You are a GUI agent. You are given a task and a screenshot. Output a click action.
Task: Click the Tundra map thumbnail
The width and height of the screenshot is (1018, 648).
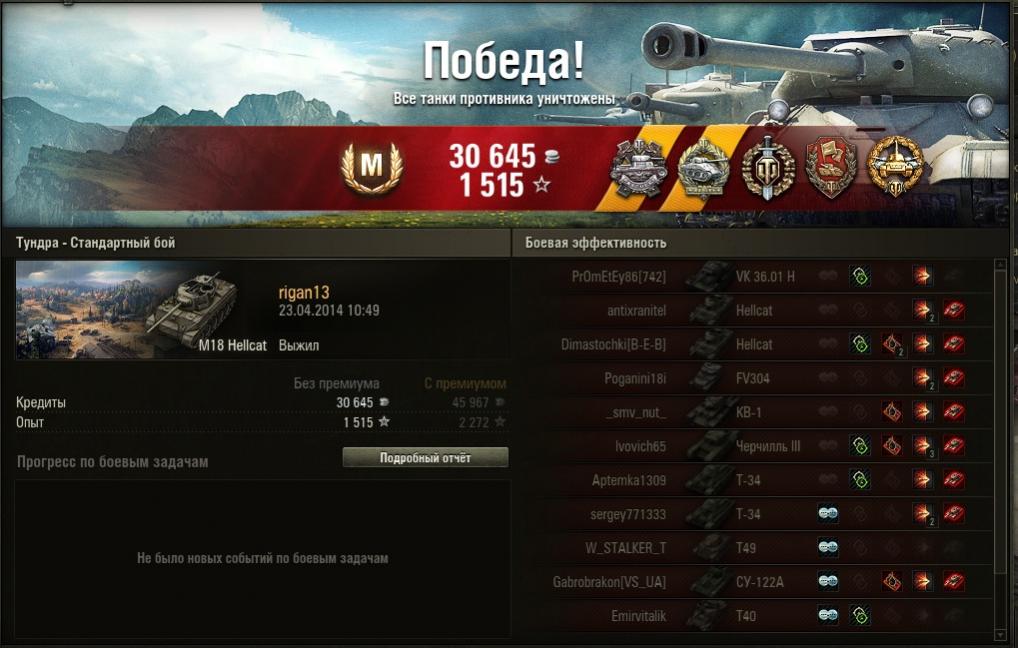(x=82, y=310)
